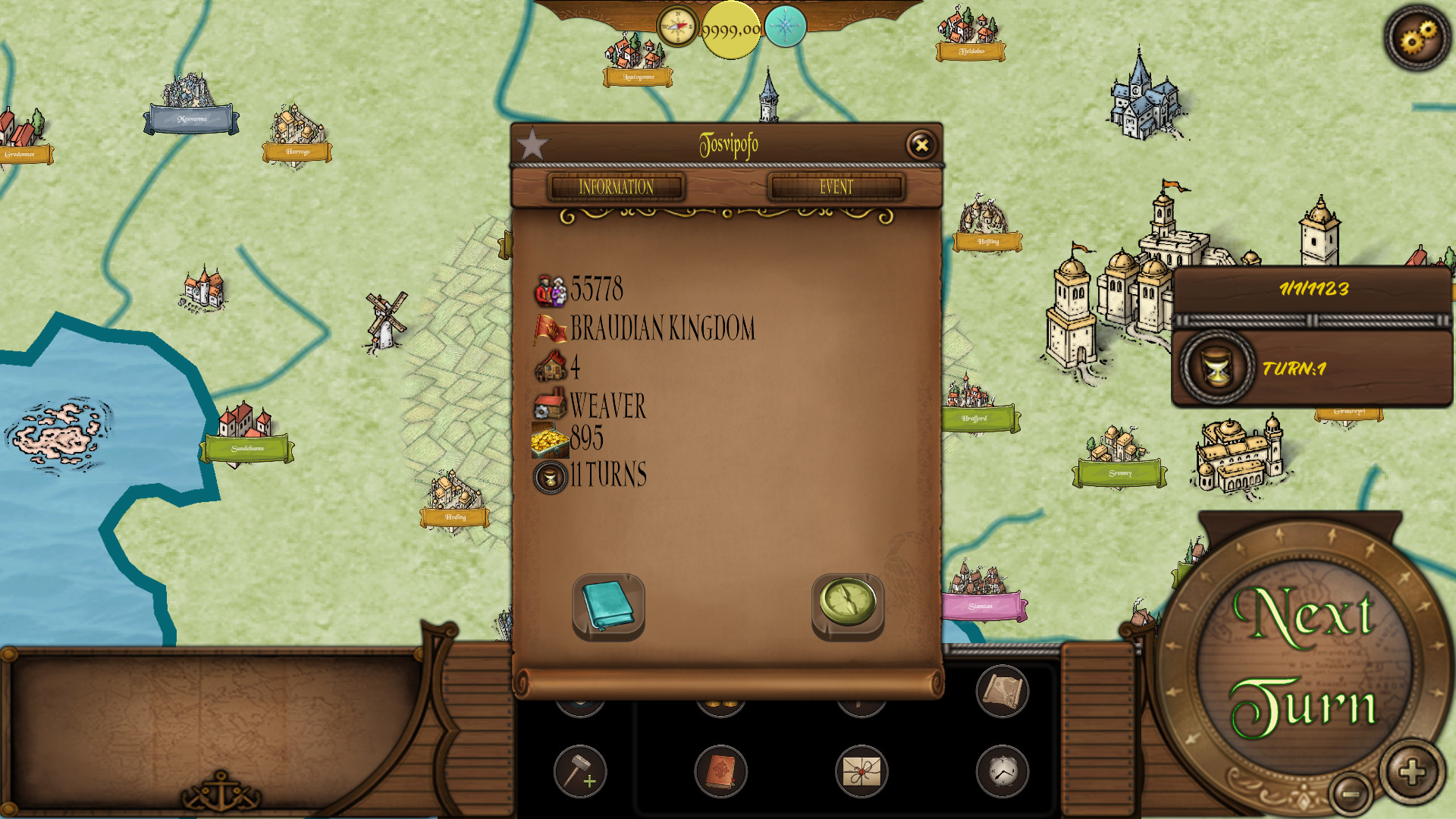Open the sealed envelope messages icon
1456x819 pixels.
coord(861,770)
